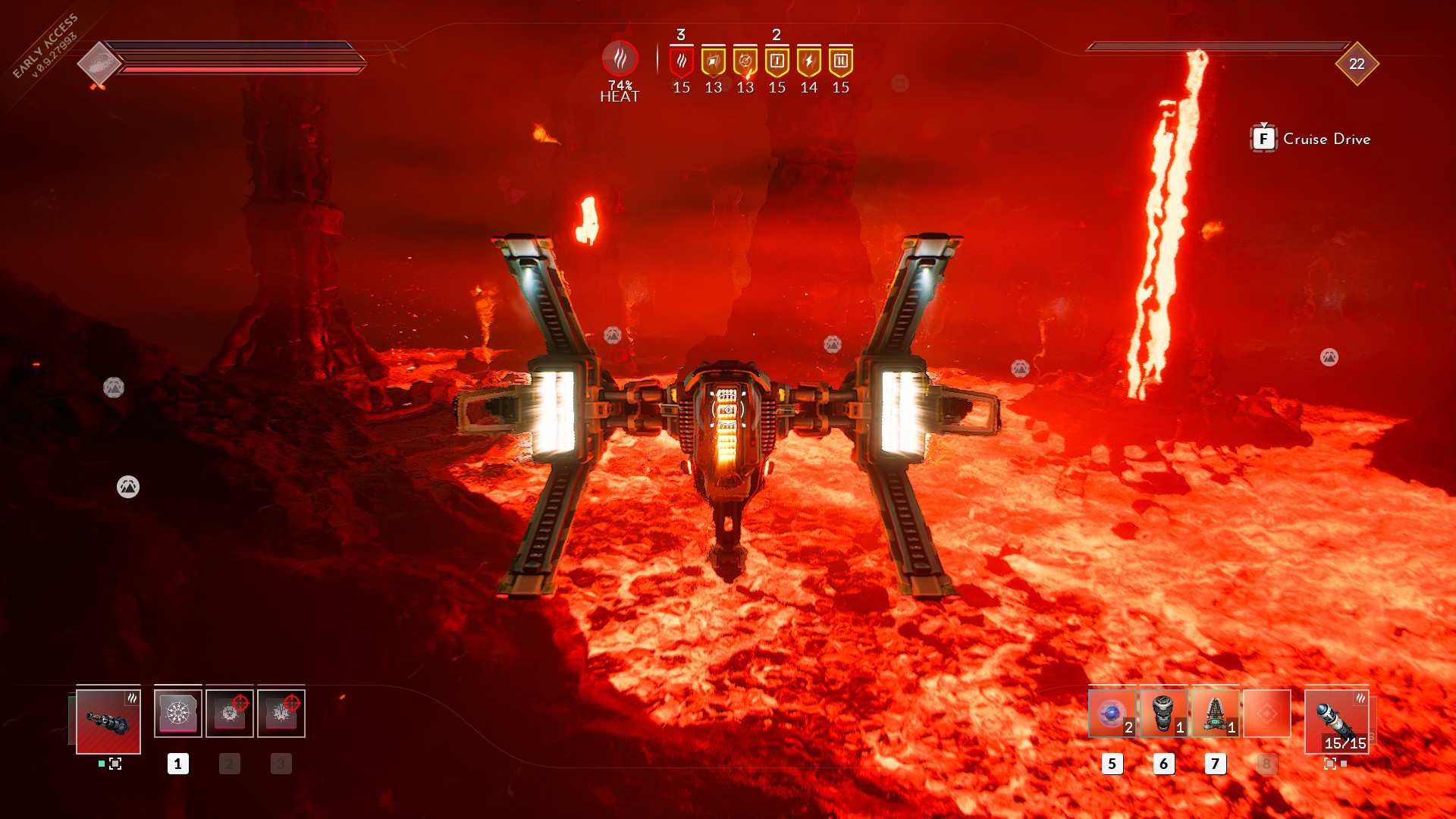Click the canister consumable in slot 6
Screen dimensions: 1456x819
tap(1163, 714)
